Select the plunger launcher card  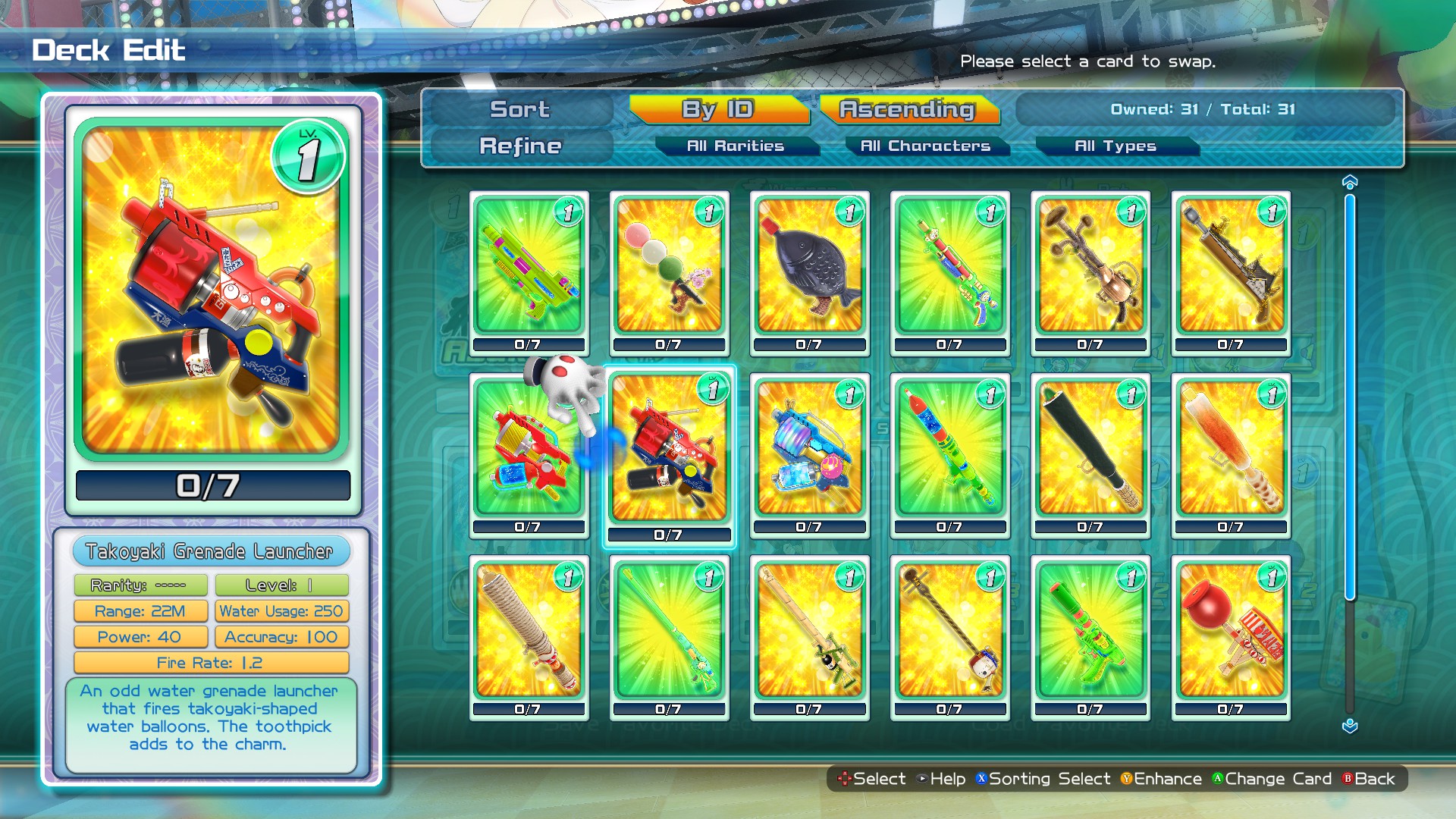[1228, 637]
